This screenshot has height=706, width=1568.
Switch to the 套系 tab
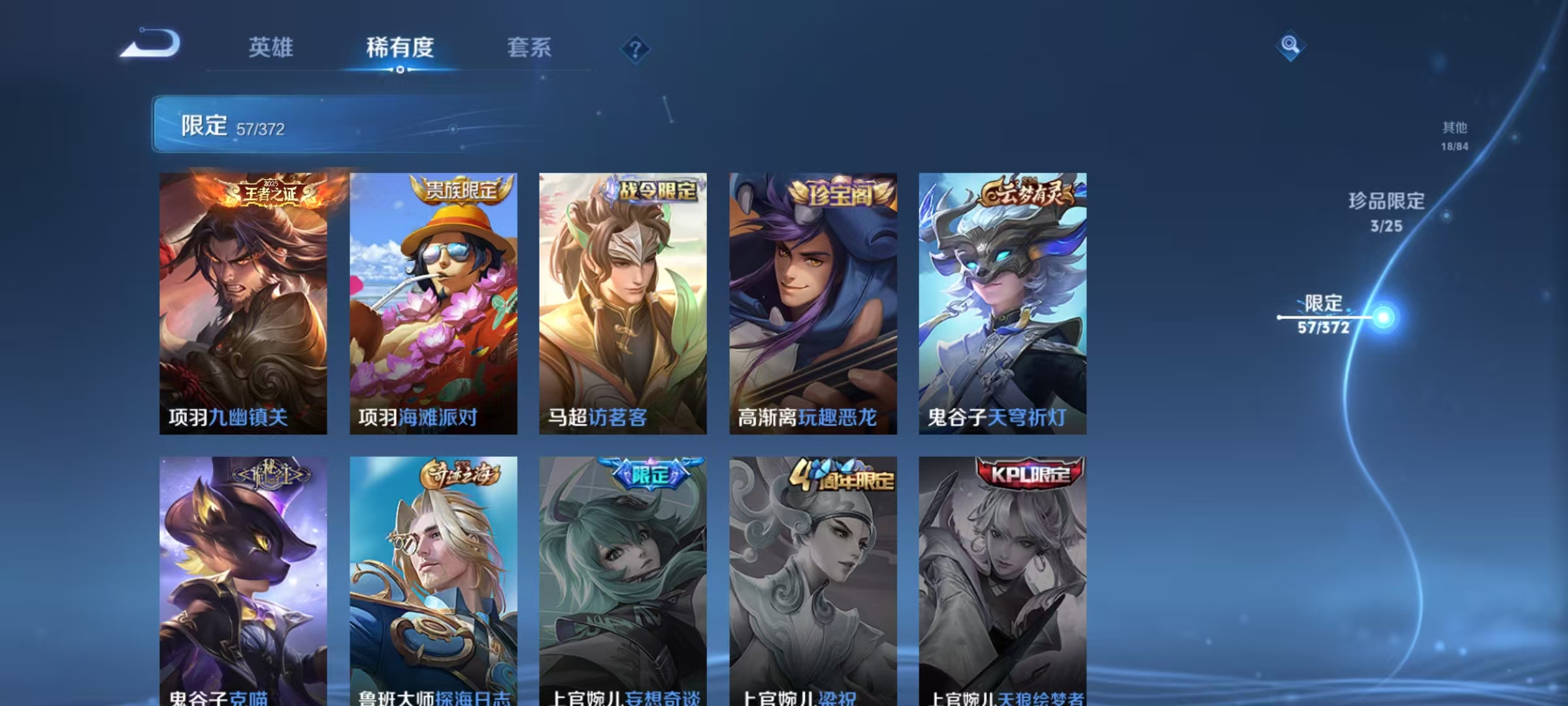pos(531,46)
